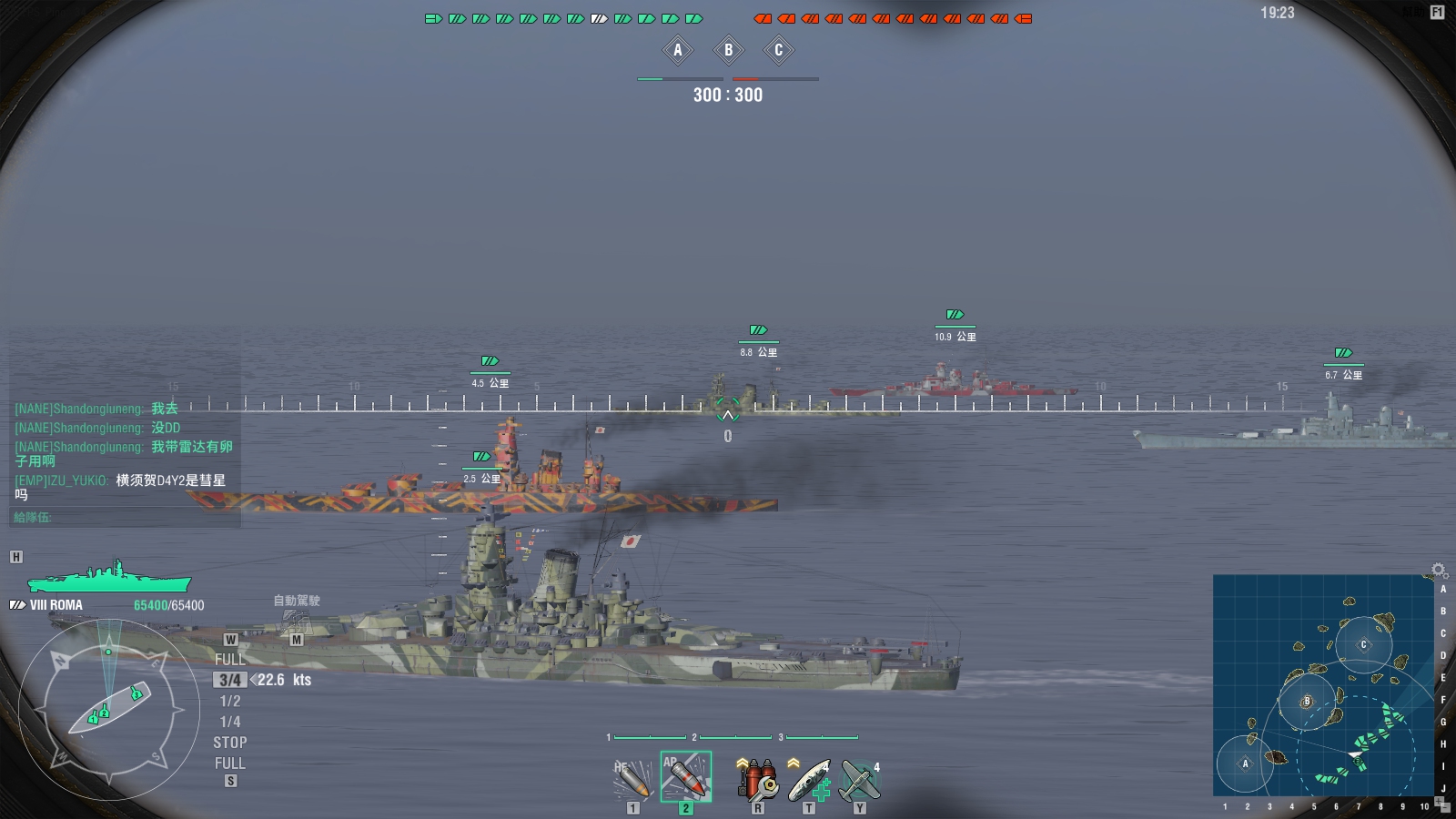Activate the Damage Control Party consumable
The width and height of the screenshot is (1456, 819).
coord(757,779)
